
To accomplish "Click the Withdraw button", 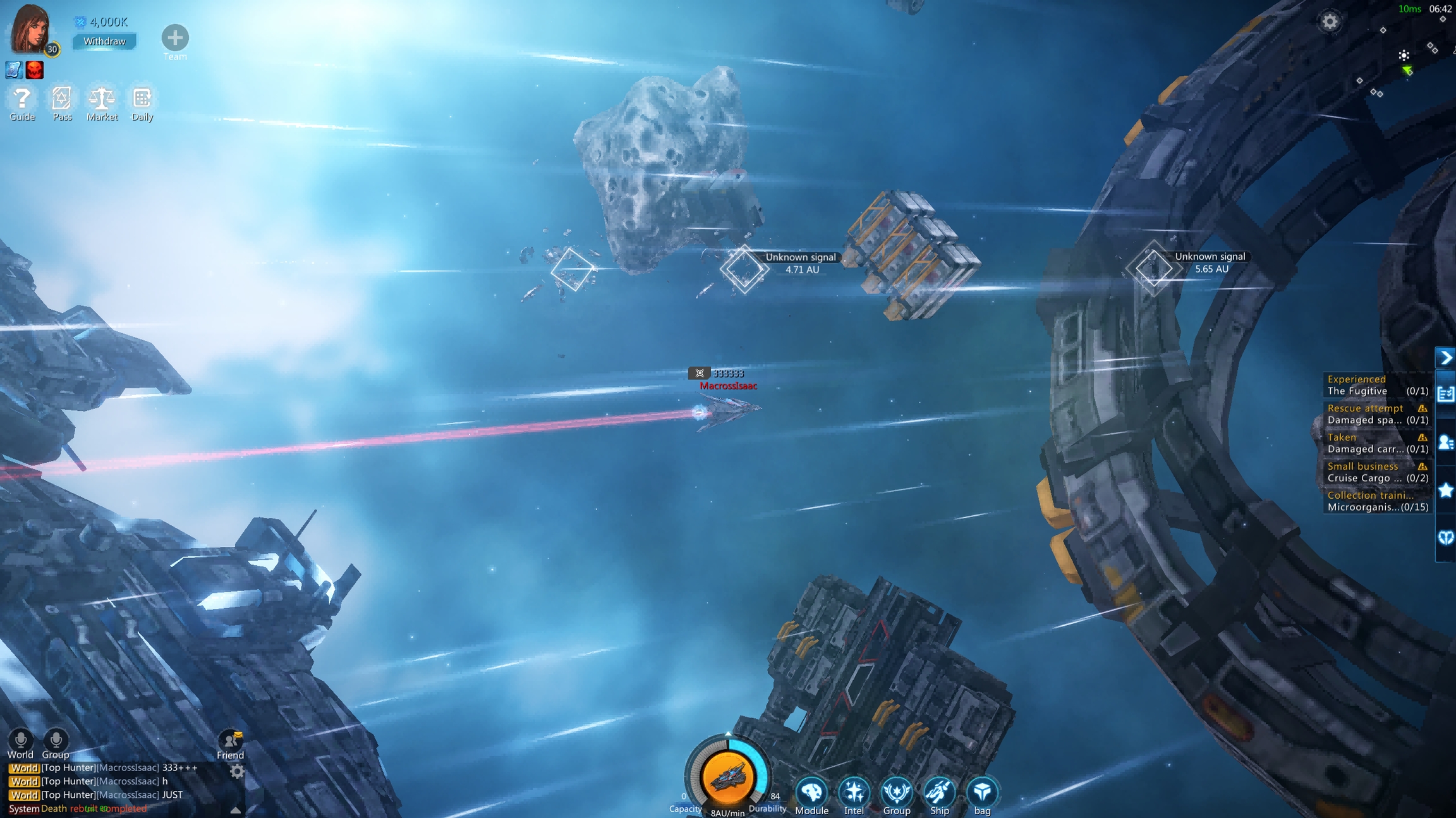I will (104, 41).
